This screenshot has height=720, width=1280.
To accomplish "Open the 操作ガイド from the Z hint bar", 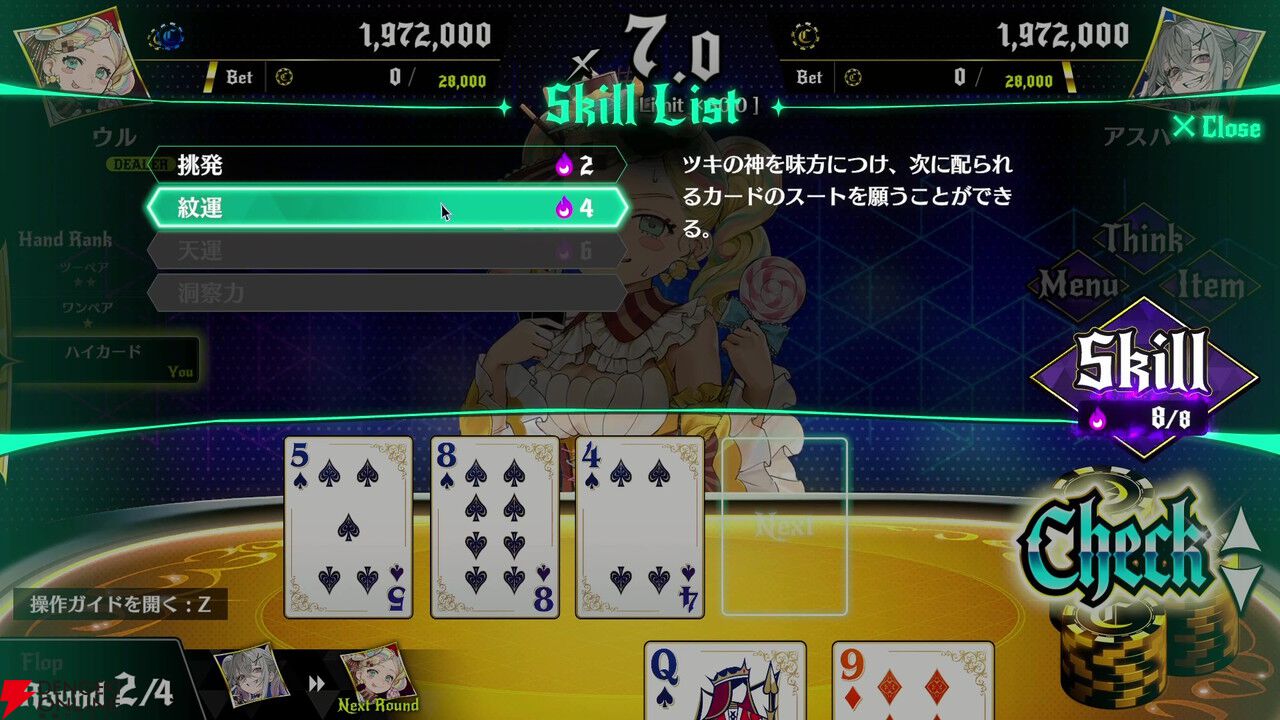I will pyautogui.click(x=120, y=601).
